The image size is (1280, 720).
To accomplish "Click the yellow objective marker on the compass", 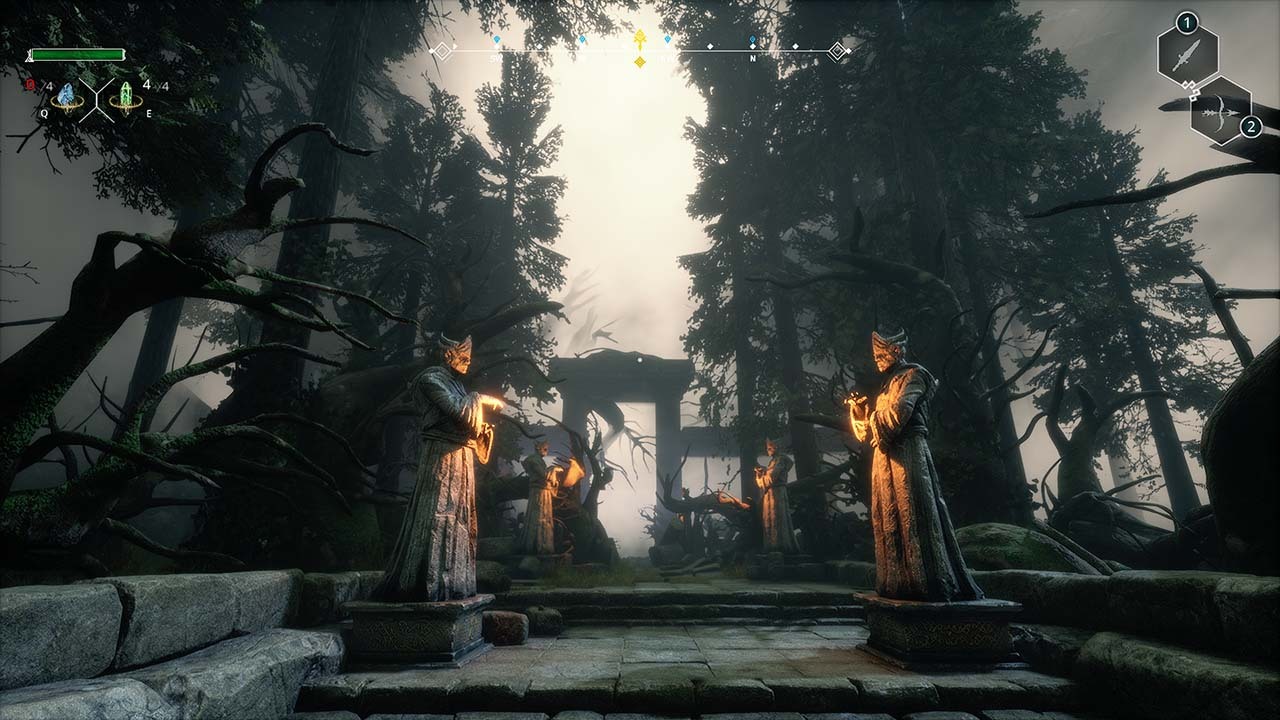I will 640,41.
